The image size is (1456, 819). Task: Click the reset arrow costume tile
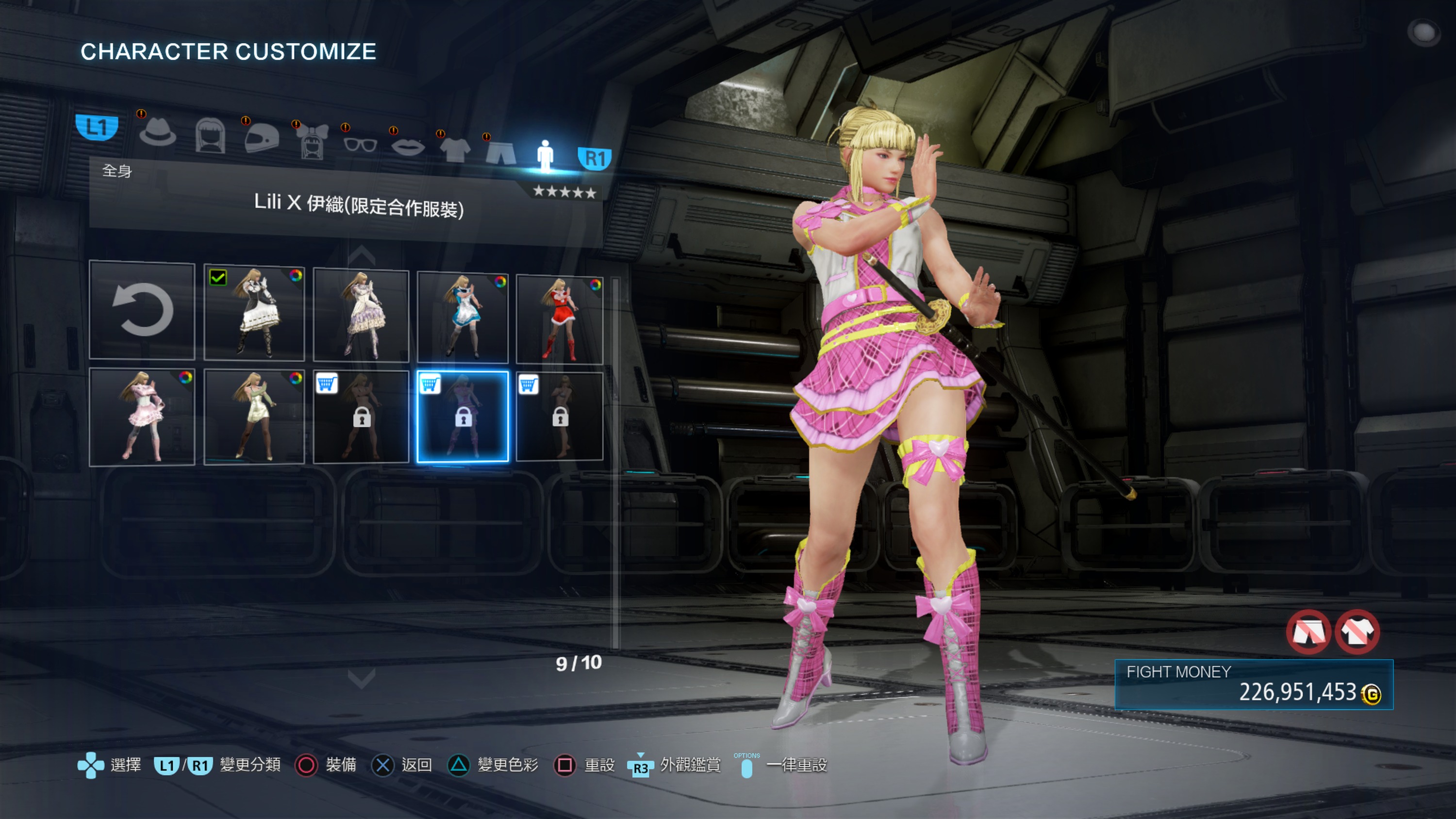click(x=142, y=310)
